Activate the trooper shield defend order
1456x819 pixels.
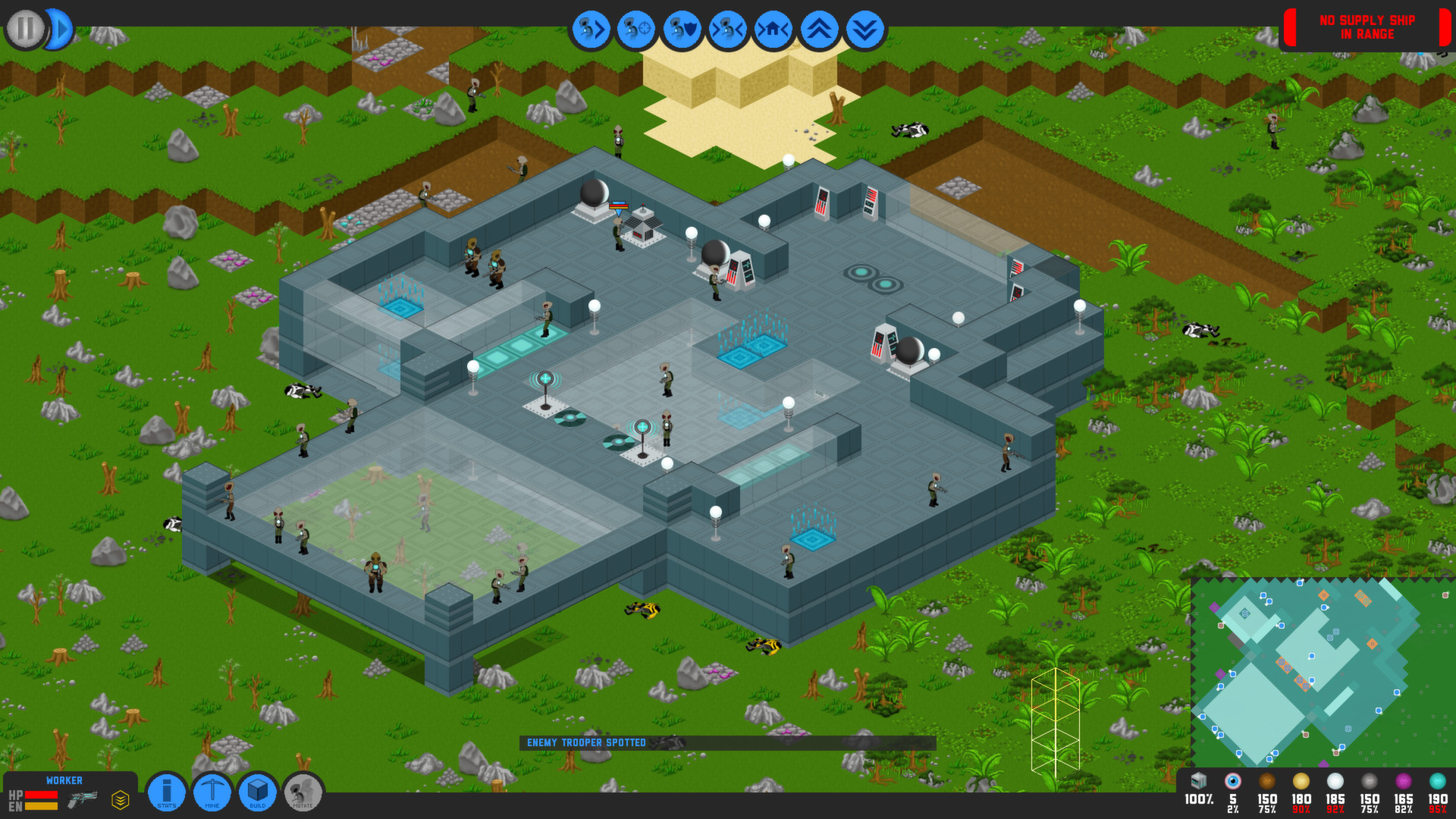[681, 29]
